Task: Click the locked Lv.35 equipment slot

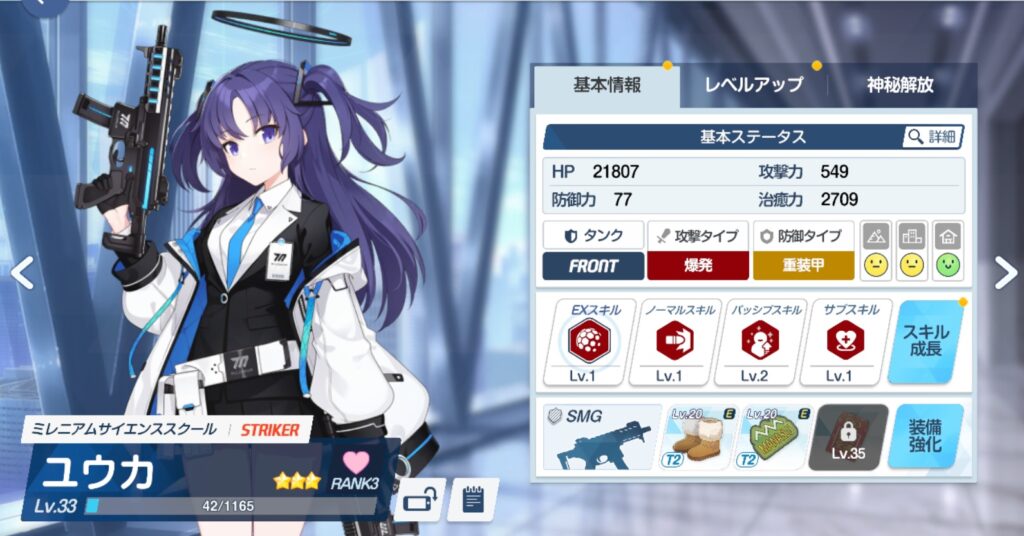Action: (x=848, y=437)
